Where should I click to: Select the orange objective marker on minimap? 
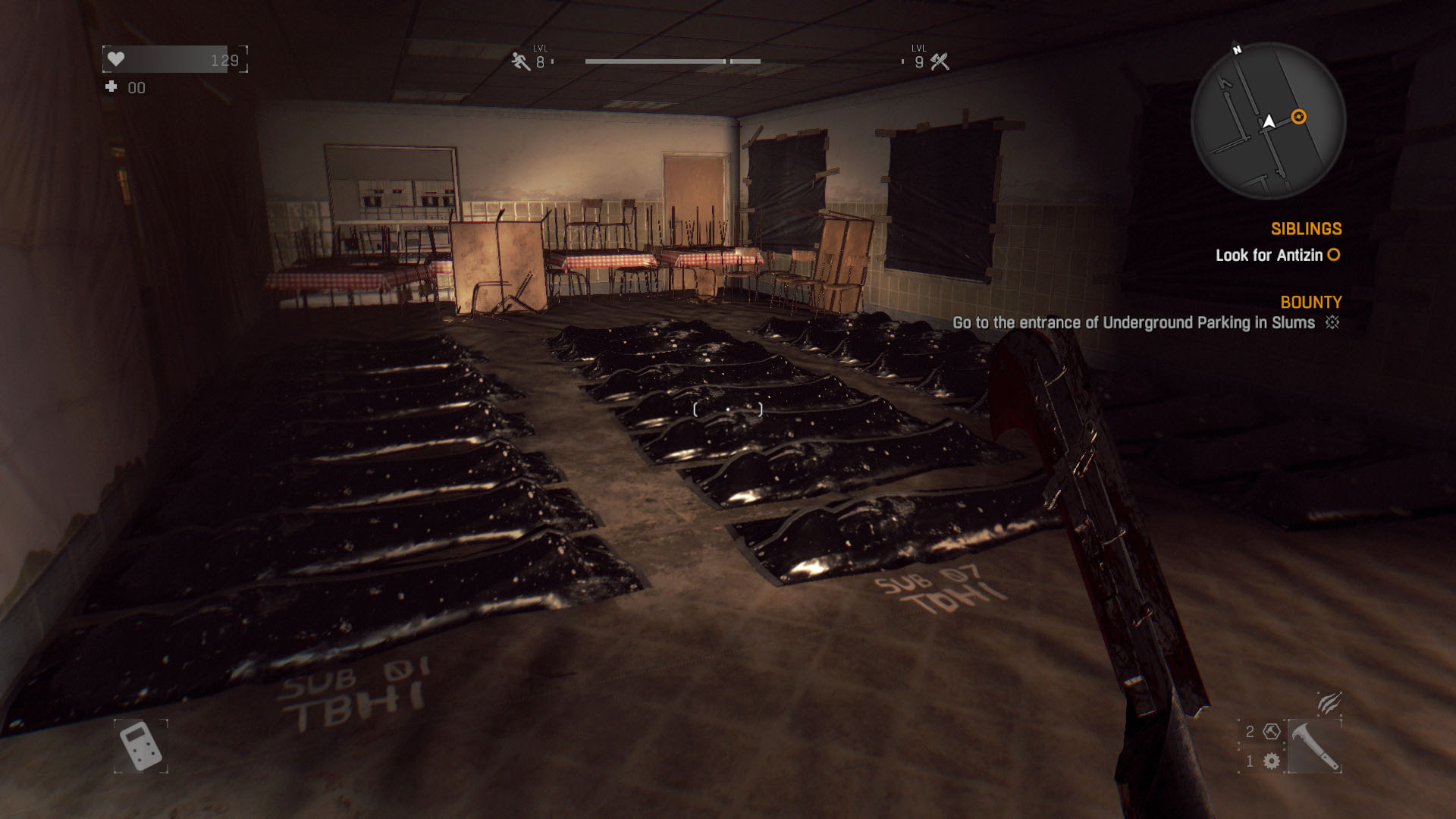pyautogui.click(x=1298, y=117)
